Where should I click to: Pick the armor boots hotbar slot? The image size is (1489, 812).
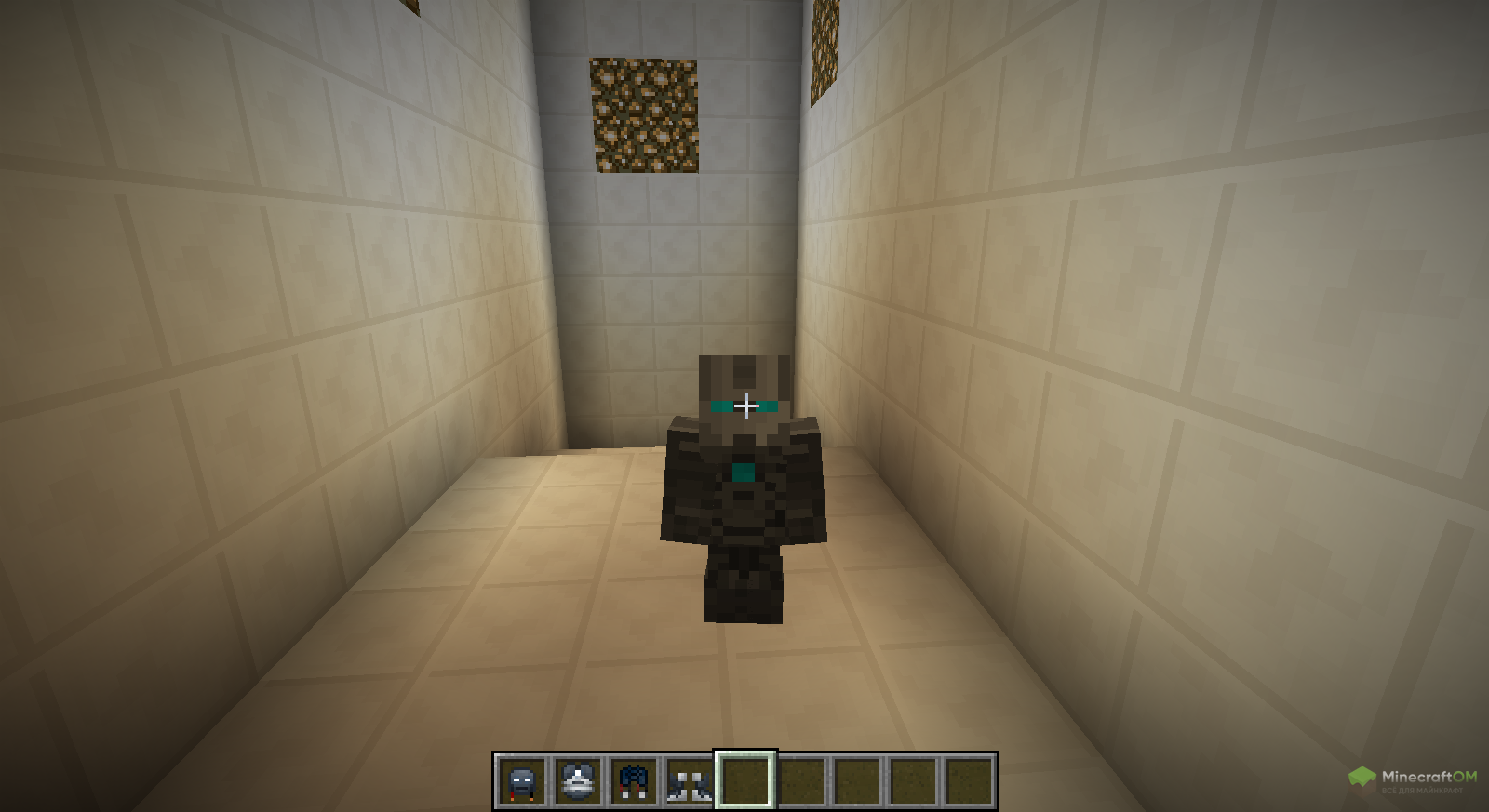690,781
